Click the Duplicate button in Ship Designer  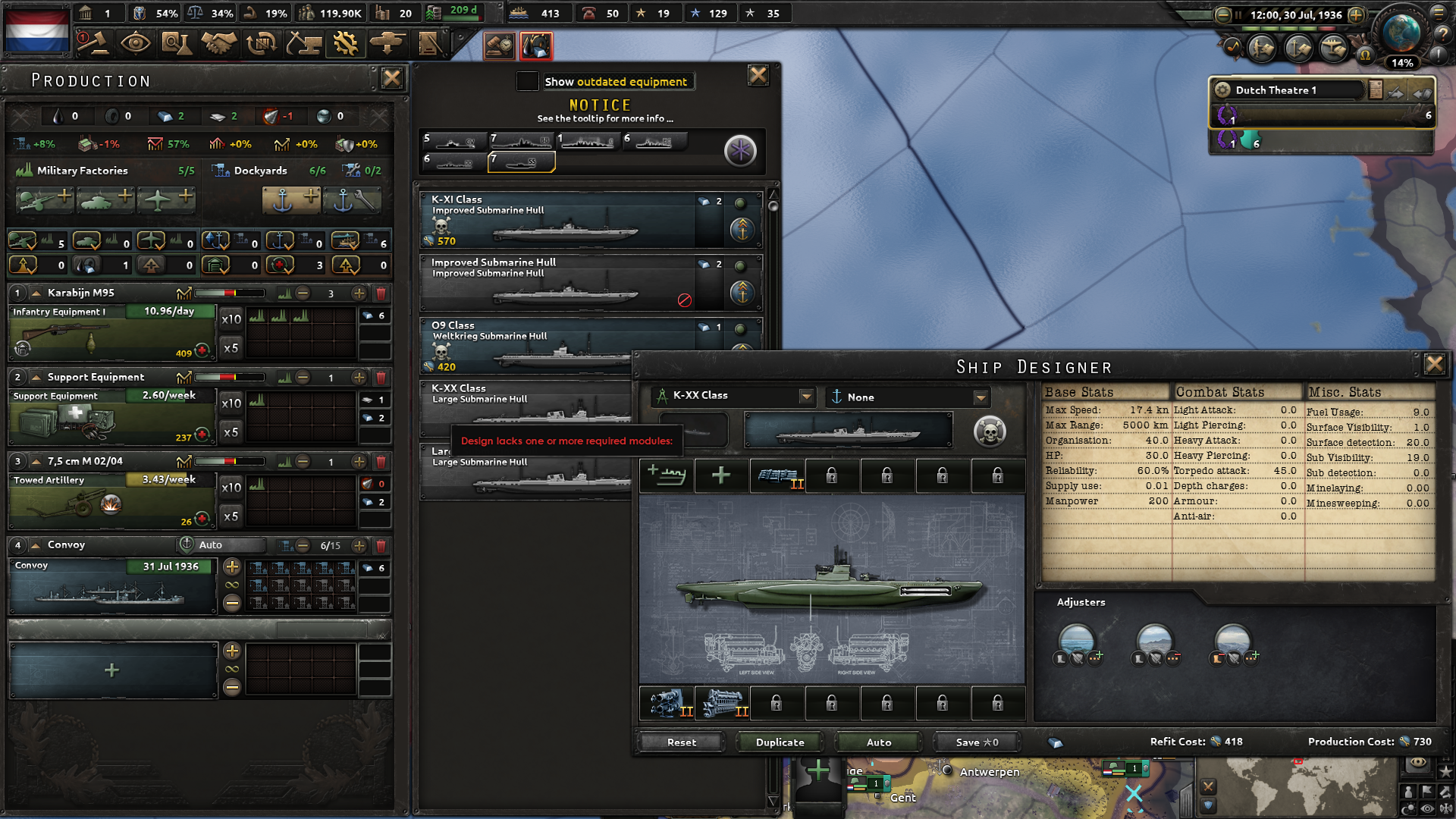tap(778, 742)
